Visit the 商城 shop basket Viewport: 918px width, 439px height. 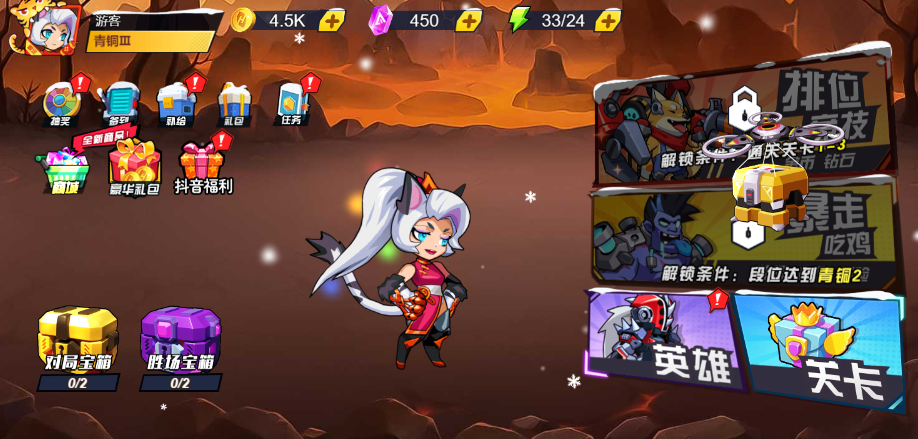pyautogui.click(x=65, y=170)
